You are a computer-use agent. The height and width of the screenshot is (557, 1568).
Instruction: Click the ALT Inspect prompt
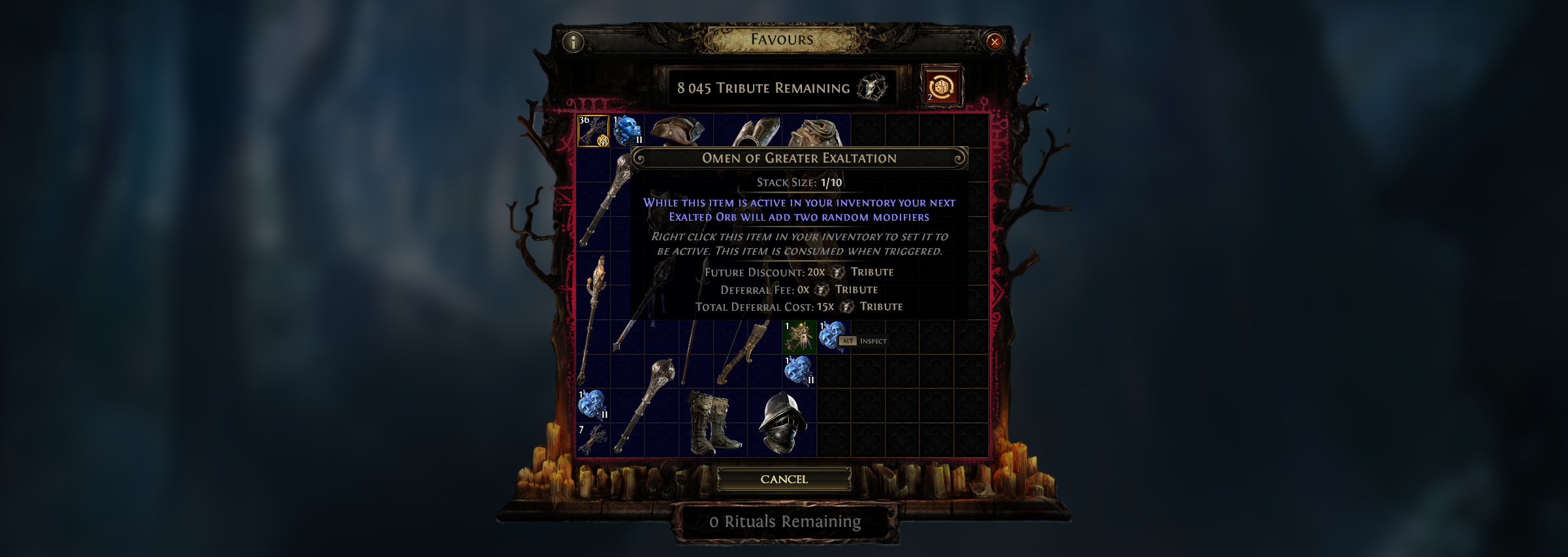863,341
